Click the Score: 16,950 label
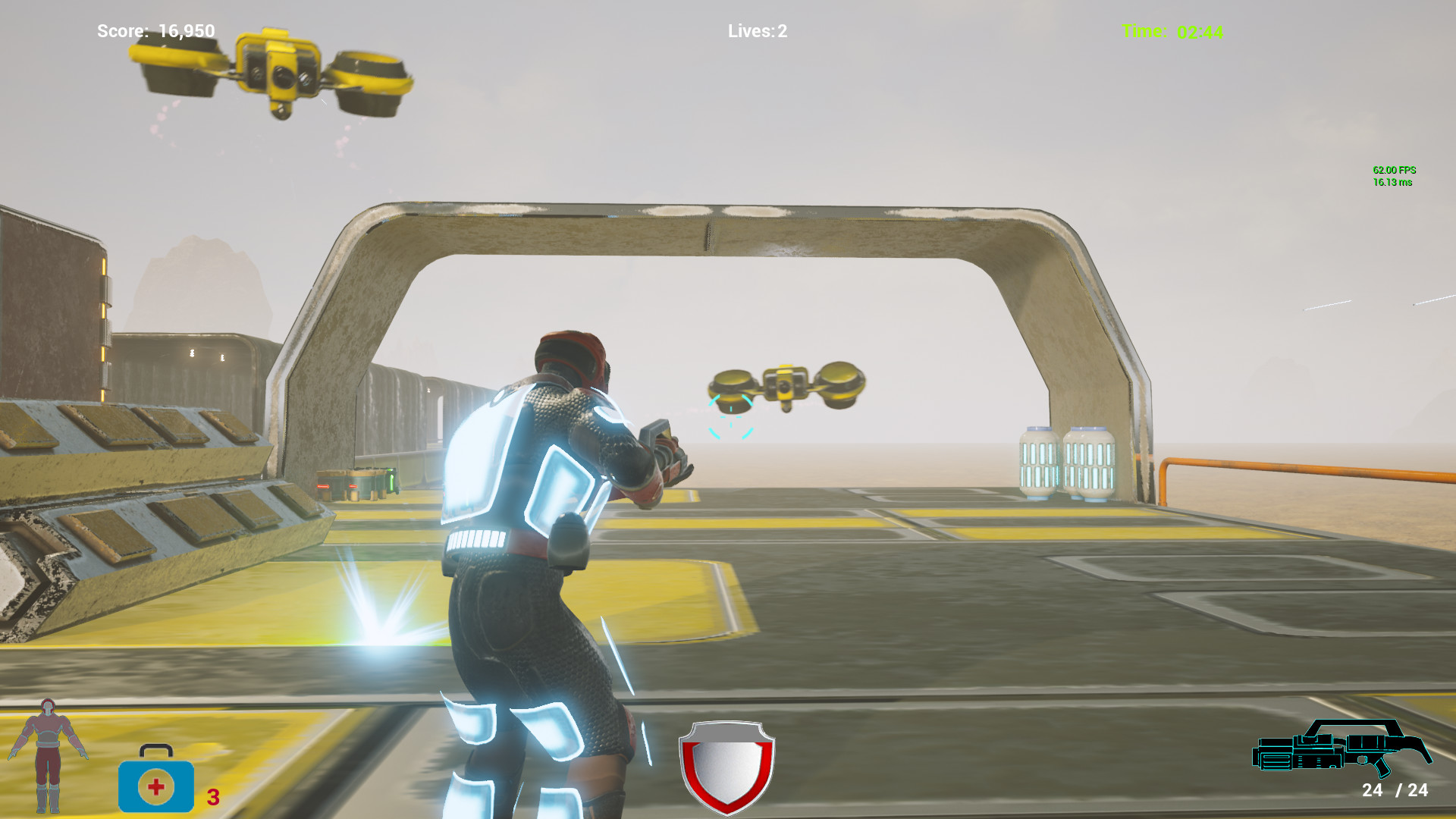 (x=155, y=32)
